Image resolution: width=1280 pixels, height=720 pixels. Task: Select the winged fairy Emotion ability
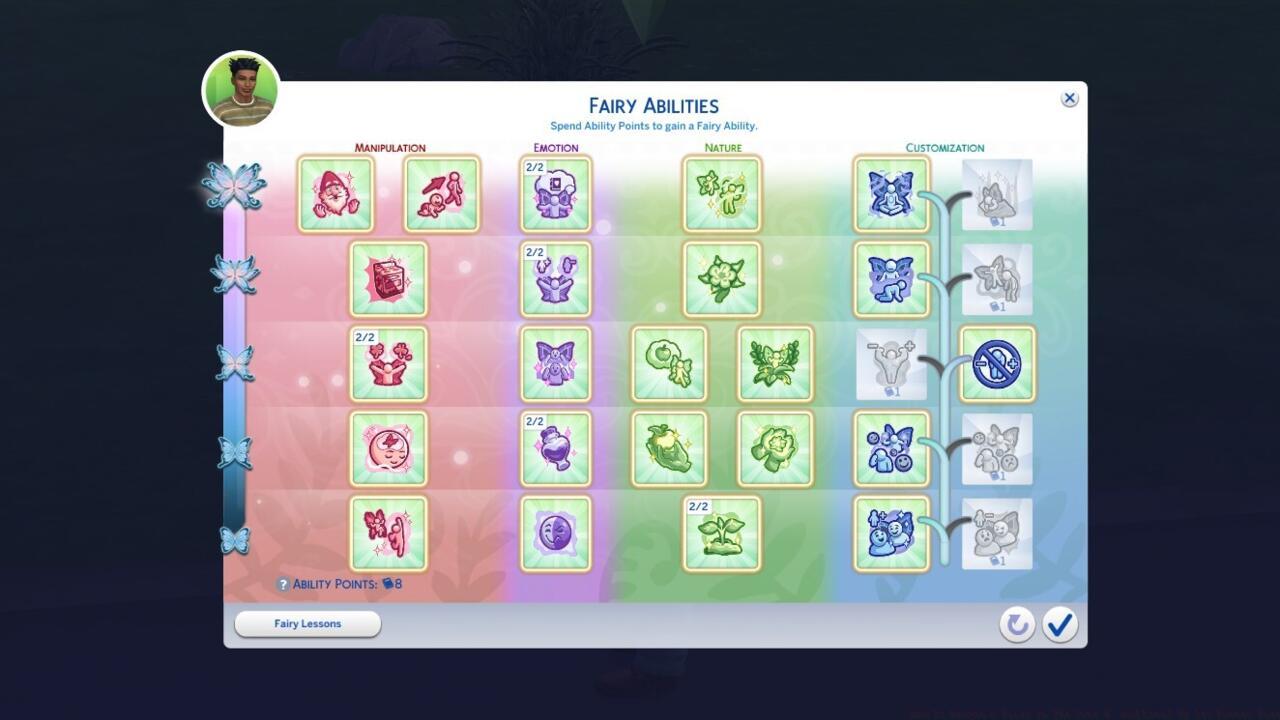tap(555, 365)
